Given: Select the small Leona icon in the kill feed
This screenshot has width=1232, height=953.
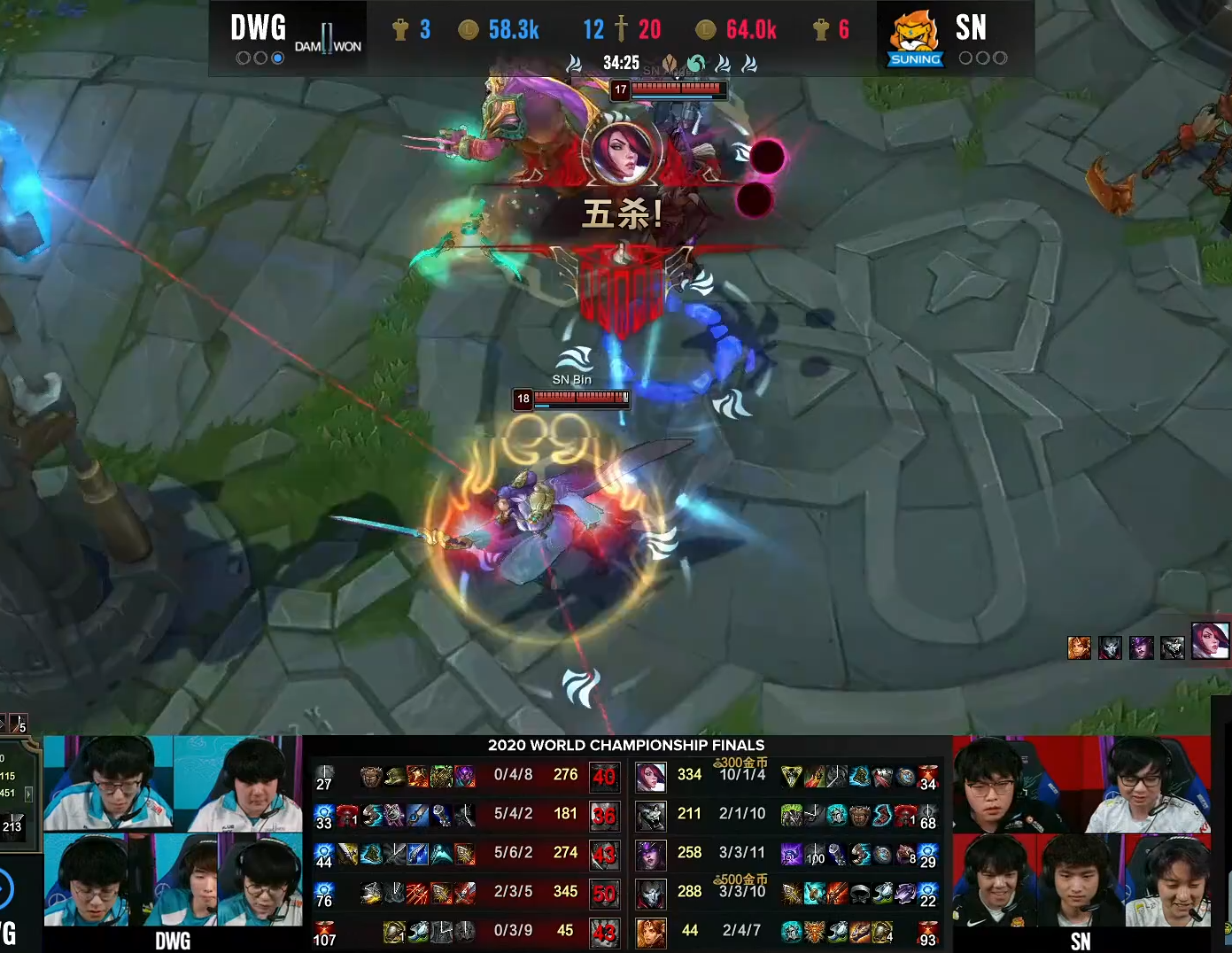Looking at the screenshot, I should coord(1079,648).
